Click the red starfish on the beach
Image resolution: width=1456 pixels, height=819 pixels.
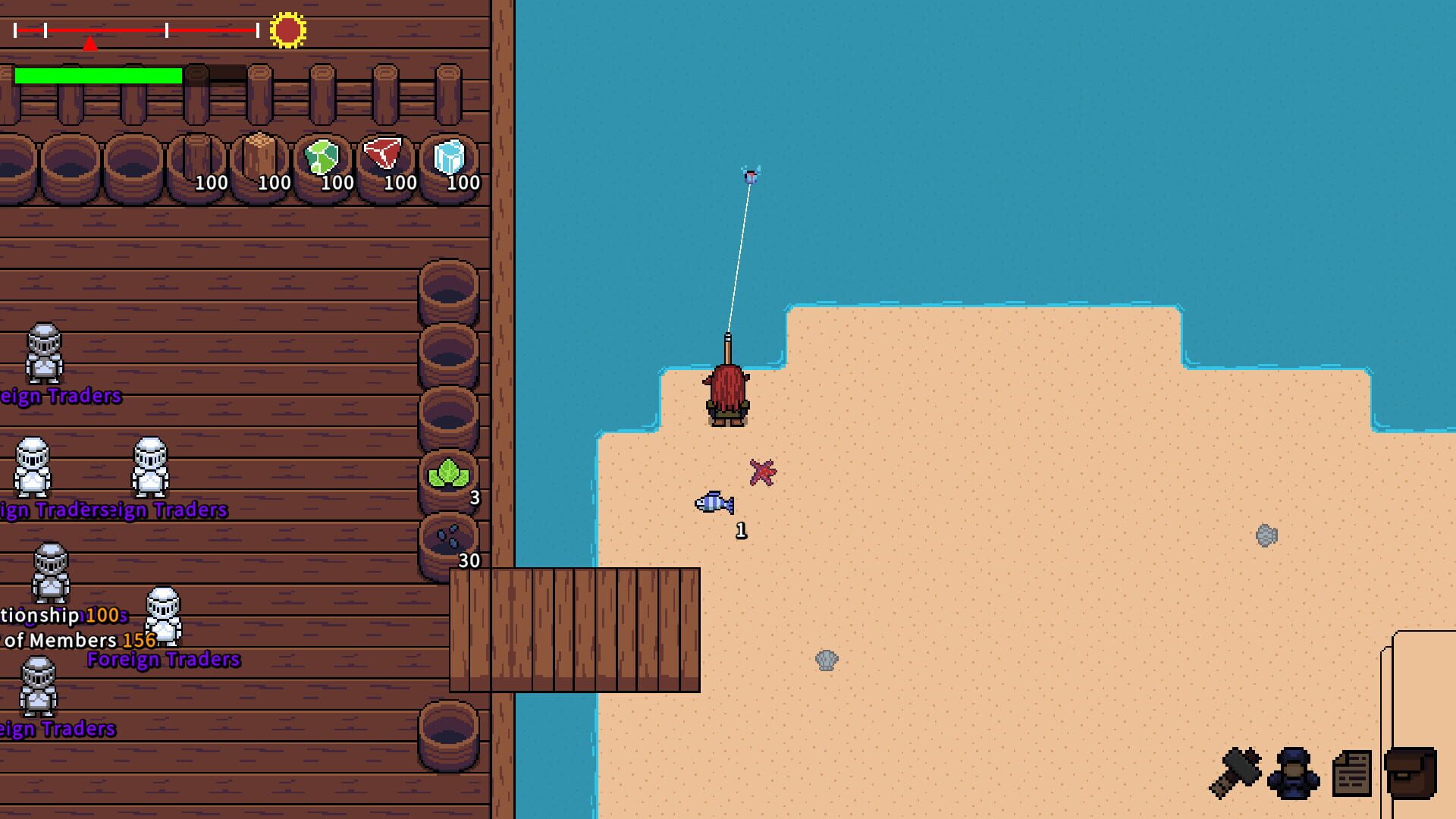762,470
